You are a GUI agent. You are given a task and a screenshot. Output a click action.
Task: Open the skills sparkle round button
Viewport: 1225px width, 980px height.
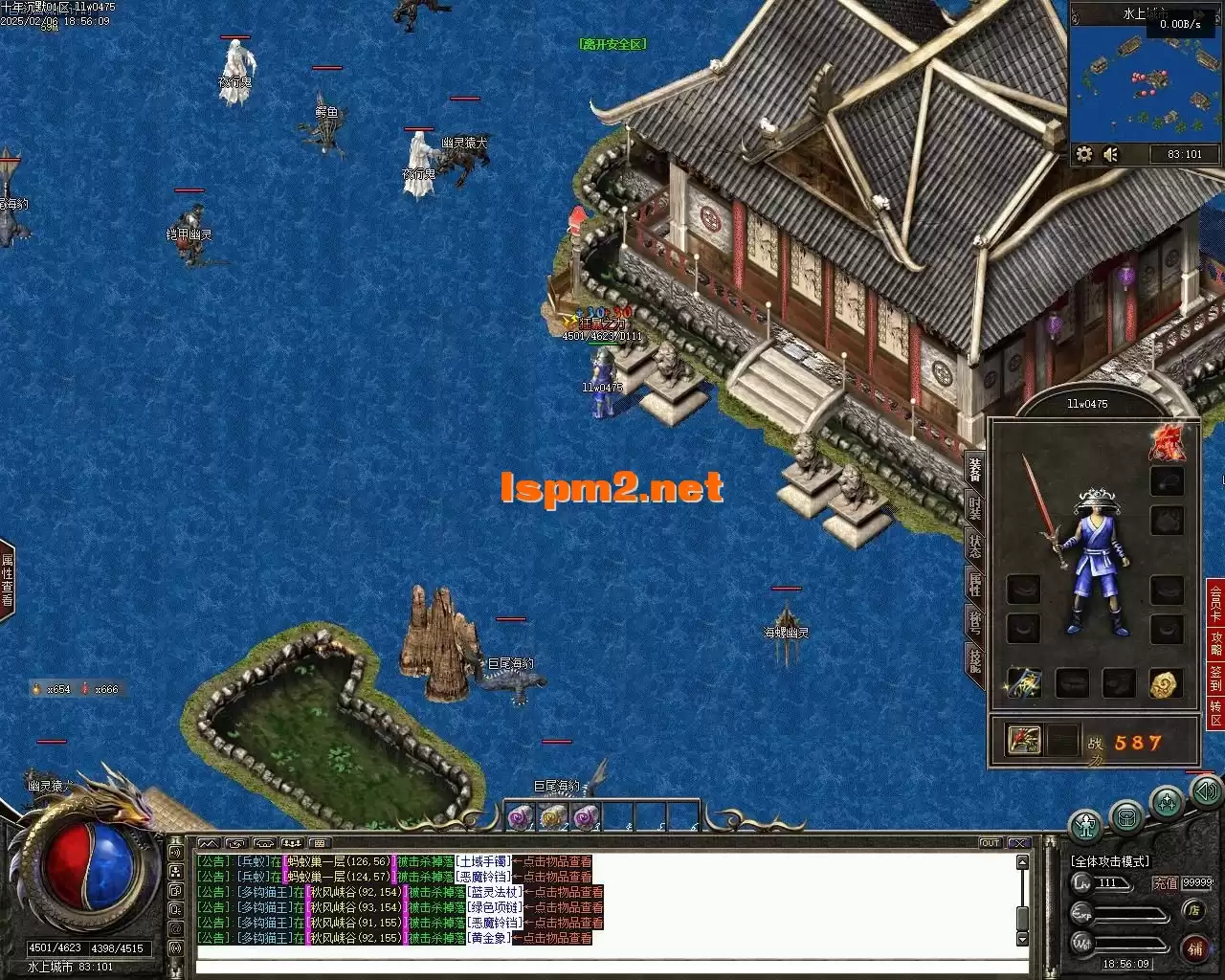tap(1167, 801)
